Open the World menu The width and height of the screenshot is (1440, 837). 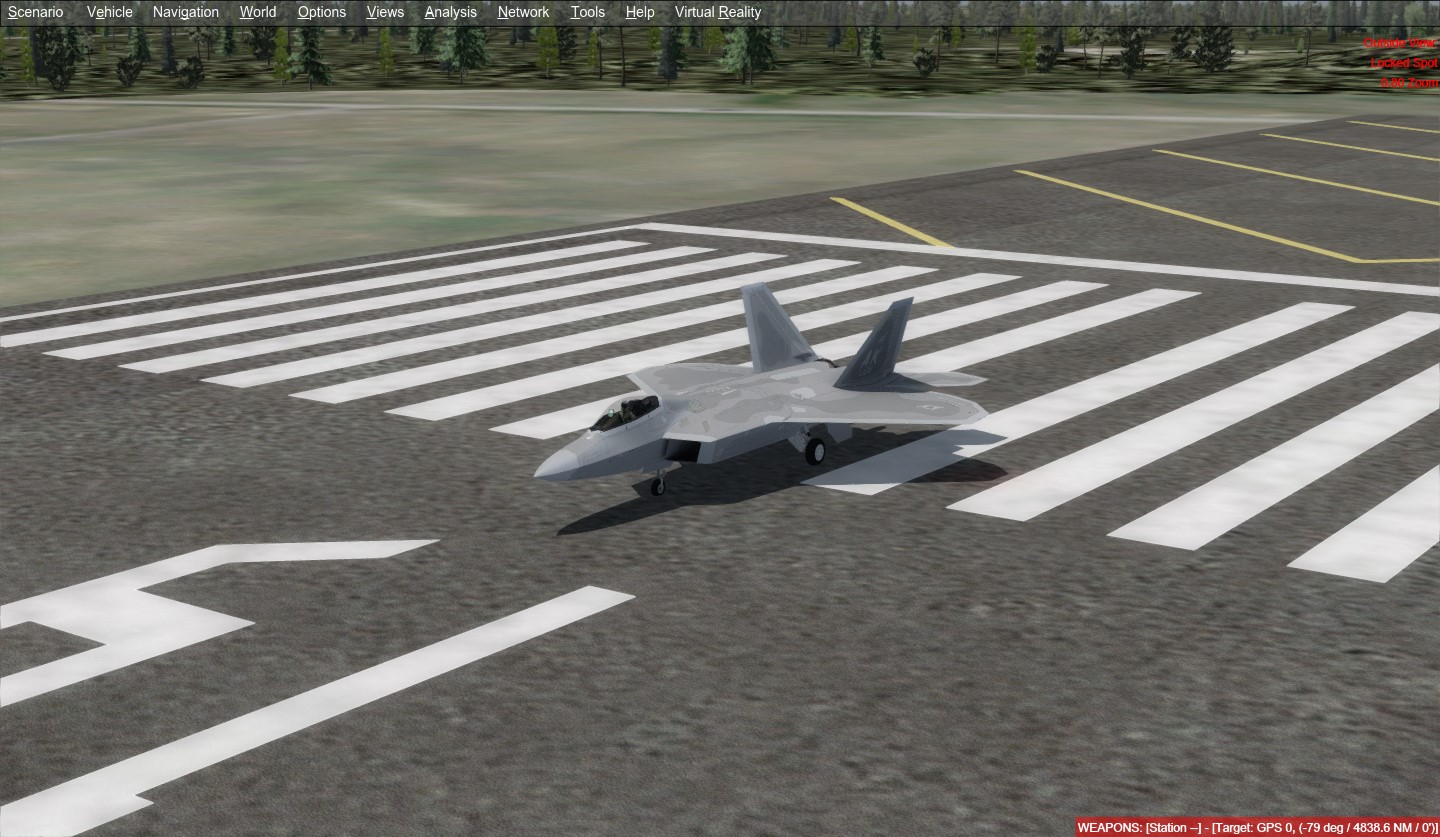[257, 12]
